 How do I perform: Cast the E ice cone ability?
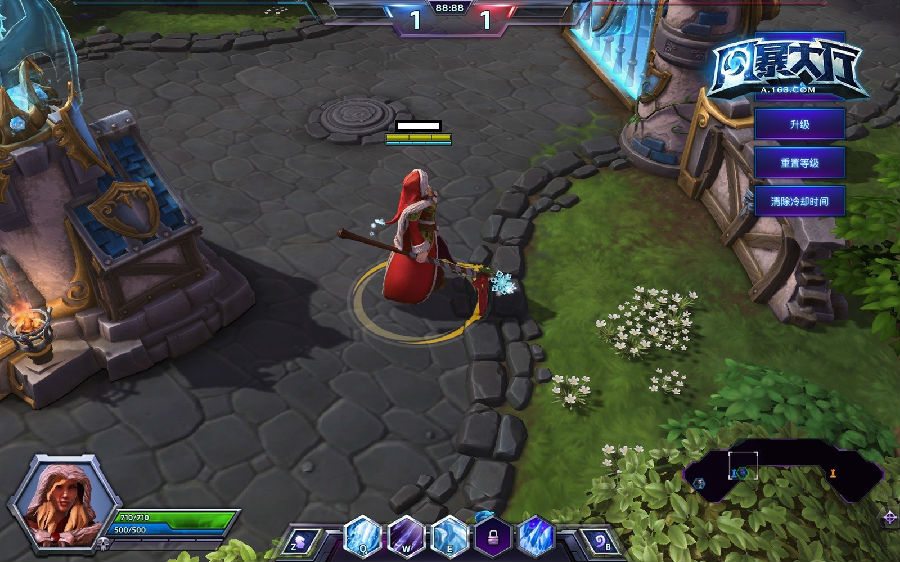pos(449,537)
